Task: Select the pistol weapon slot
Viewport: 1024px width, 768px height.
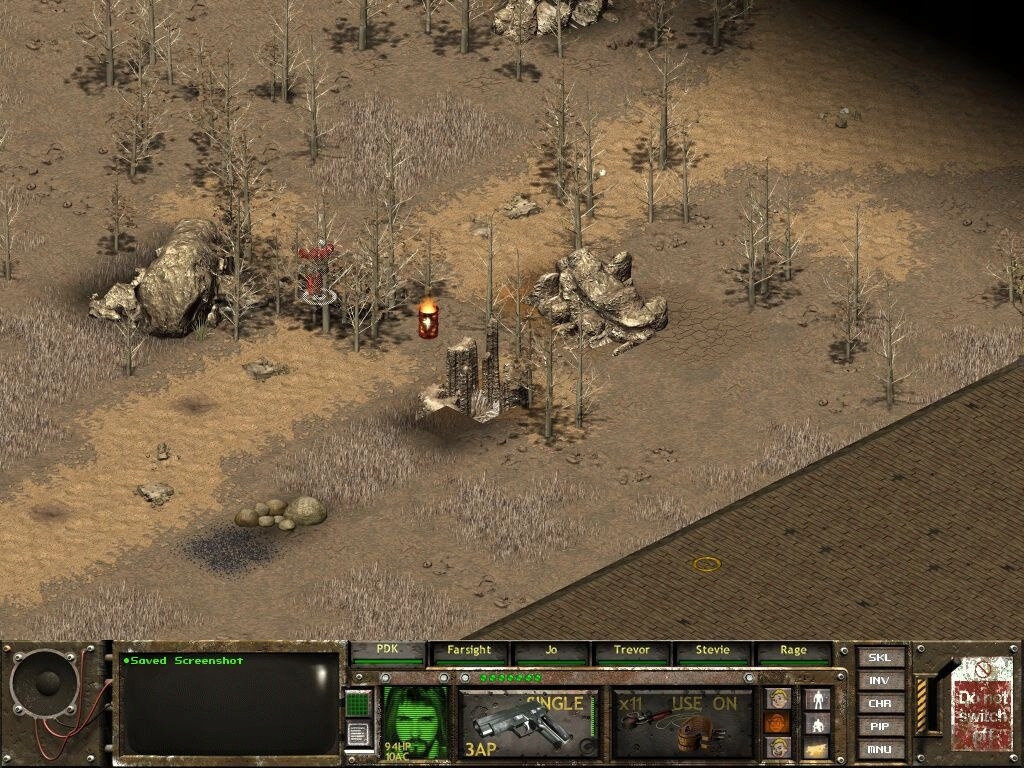Action: 528,723
